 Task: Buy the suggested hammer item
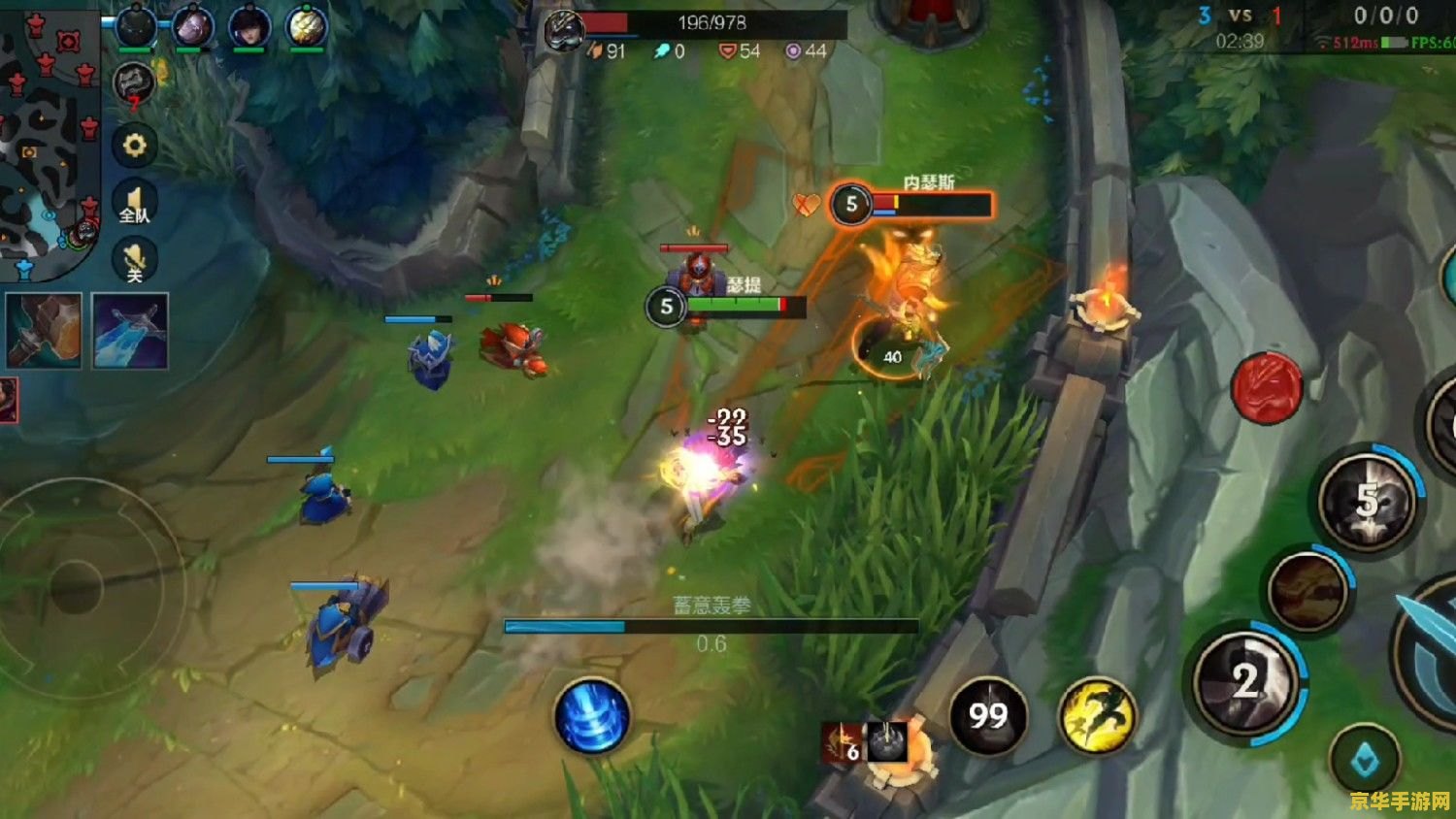(44, 331)
